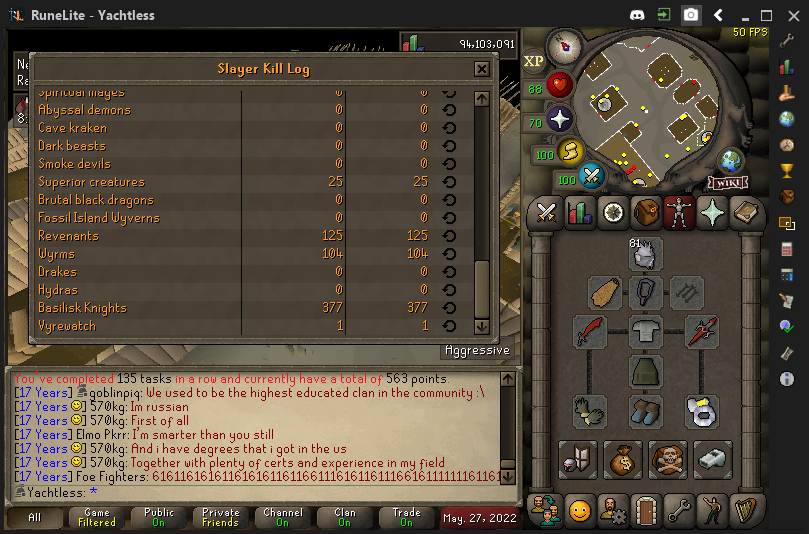Open the skills tab
Viewport: 809px width, 534px height.
point(580,212)
